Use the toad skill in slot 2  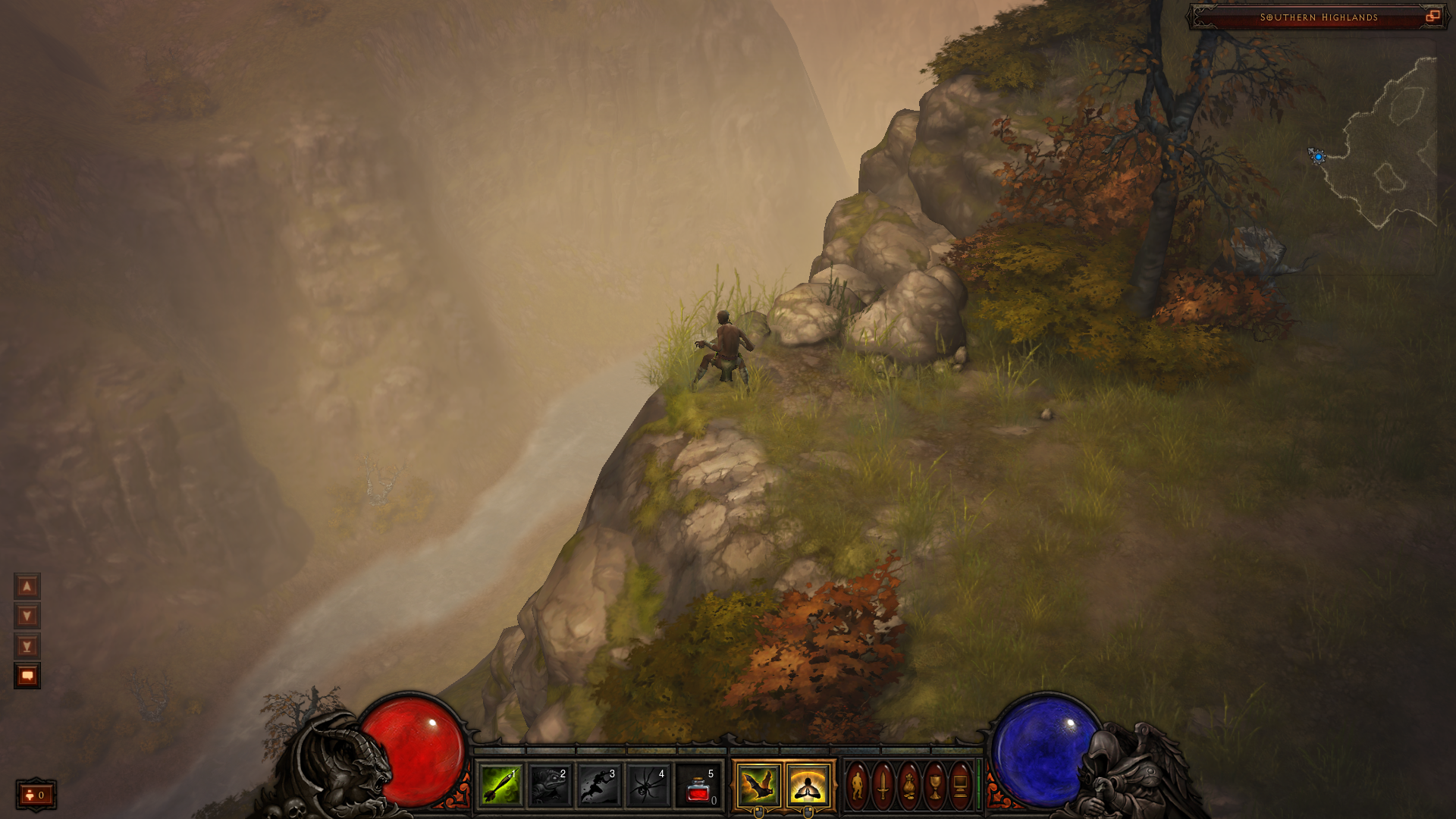(x=550, y=786)
